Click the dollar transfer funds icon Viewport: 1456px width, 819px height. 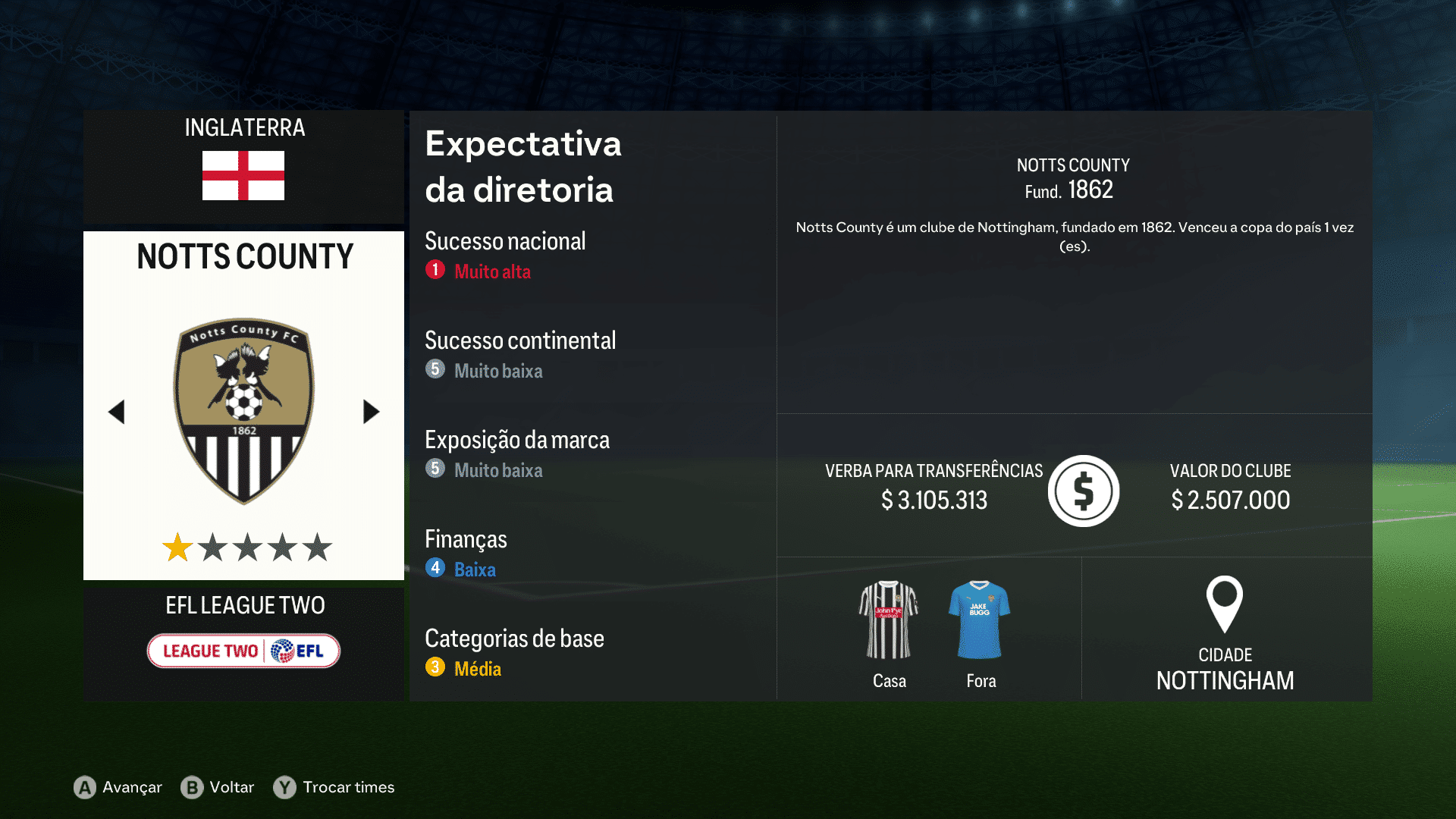click(1083, 491)
